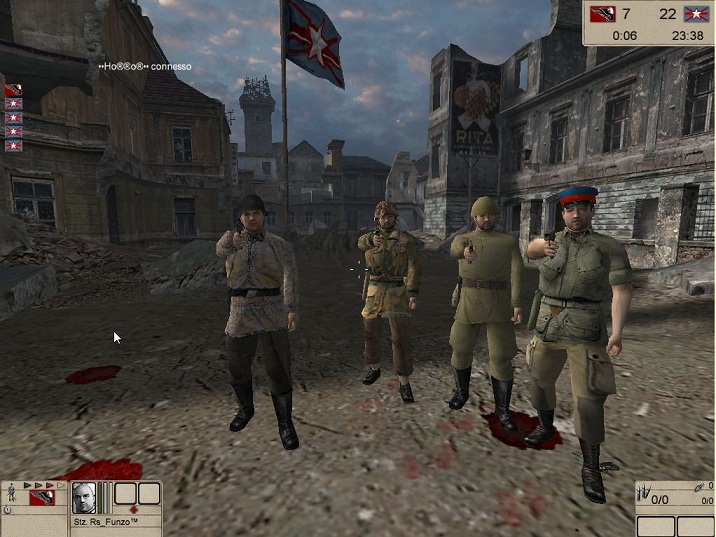This screenshot has height=537, width=716.
Task: Select the red team flag beside the soldier silhouette
Action: (x=41, y=497)
